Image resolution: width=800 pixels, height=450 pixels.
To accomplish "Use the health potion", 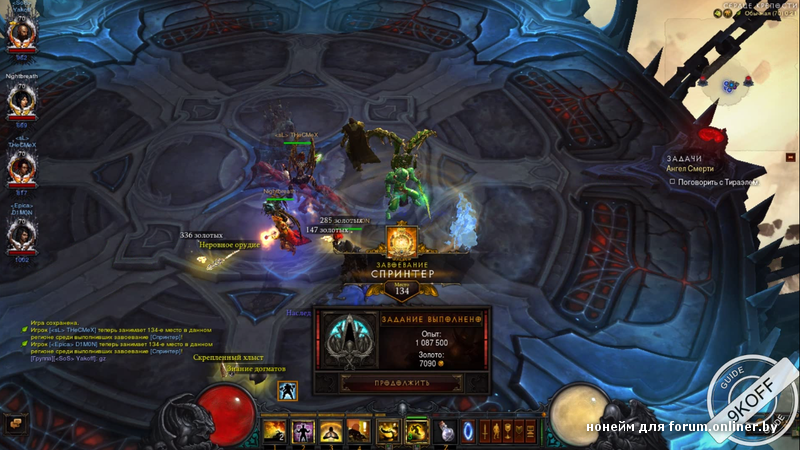I will pos(446,431).
